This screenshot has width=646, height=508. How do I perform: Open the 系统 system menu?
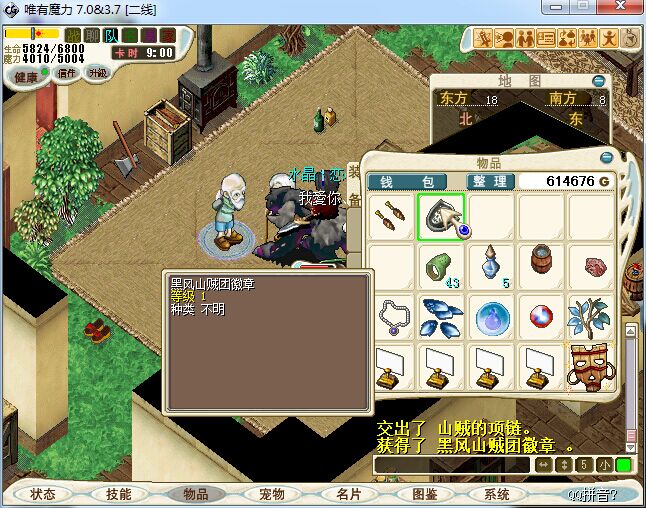497,494
